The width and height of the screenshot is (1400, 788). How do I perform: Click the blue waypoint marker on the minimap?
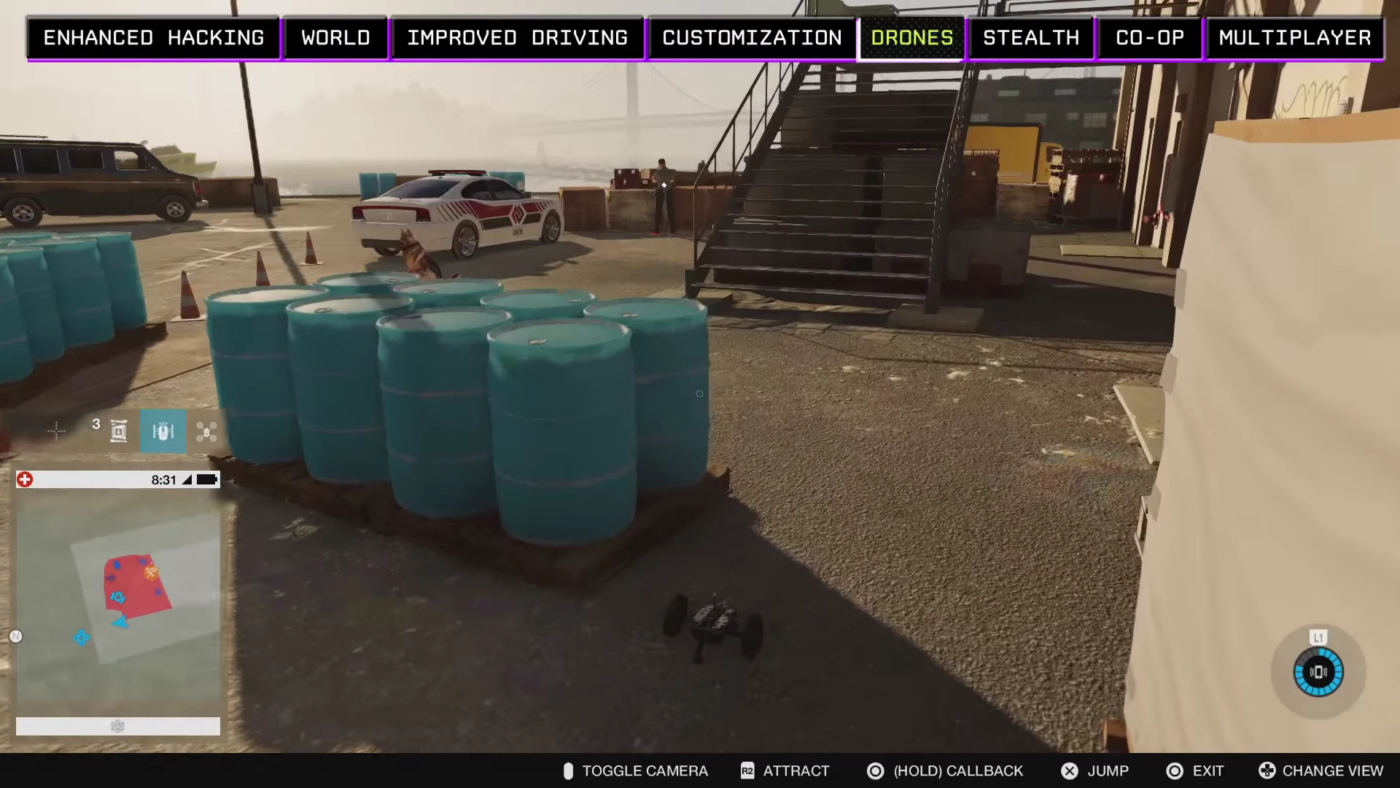pos(81,637)
